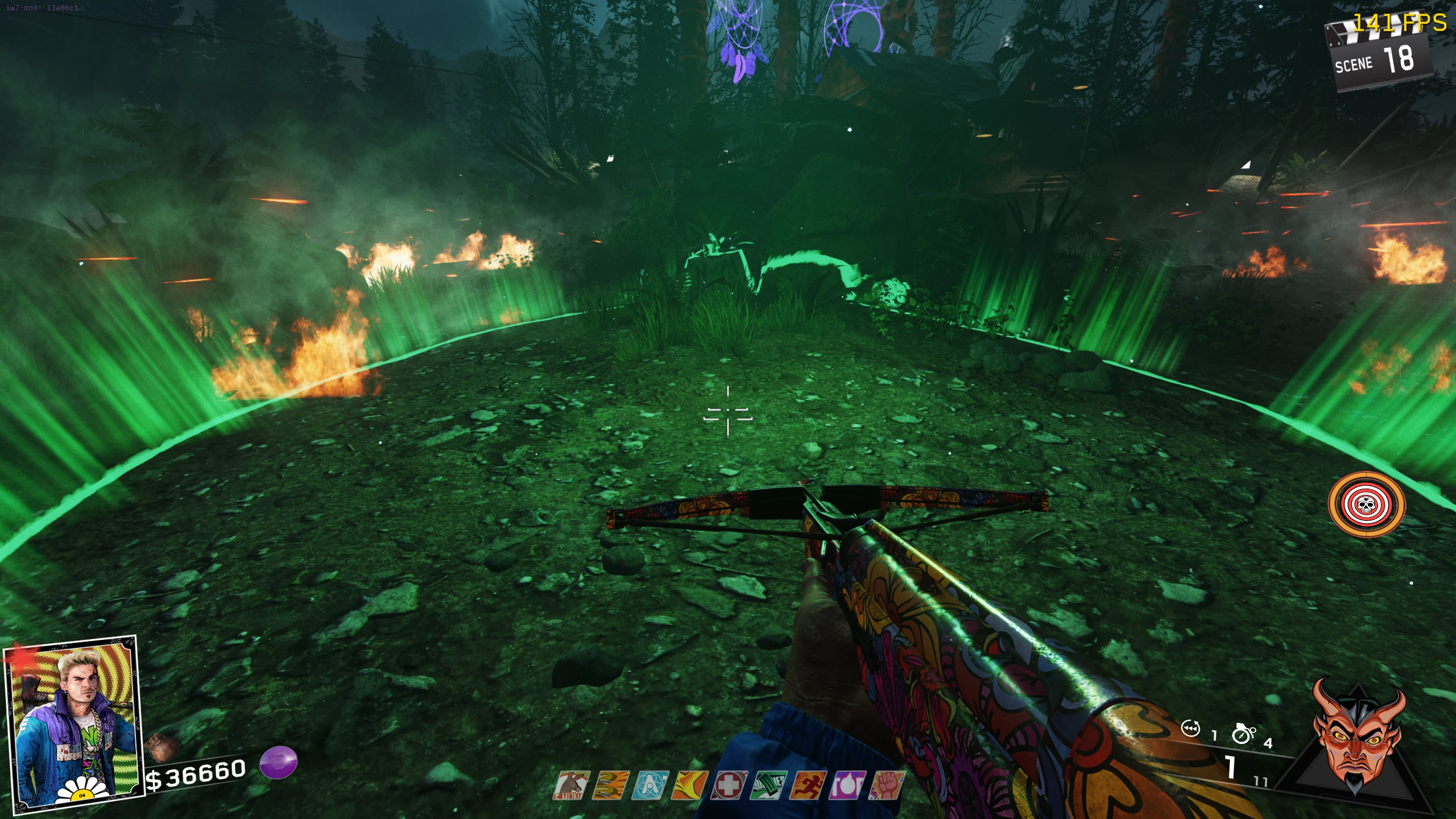
Task: Select the stopwatch grenade equipment icon
Action: click(x=1243, y=734)
